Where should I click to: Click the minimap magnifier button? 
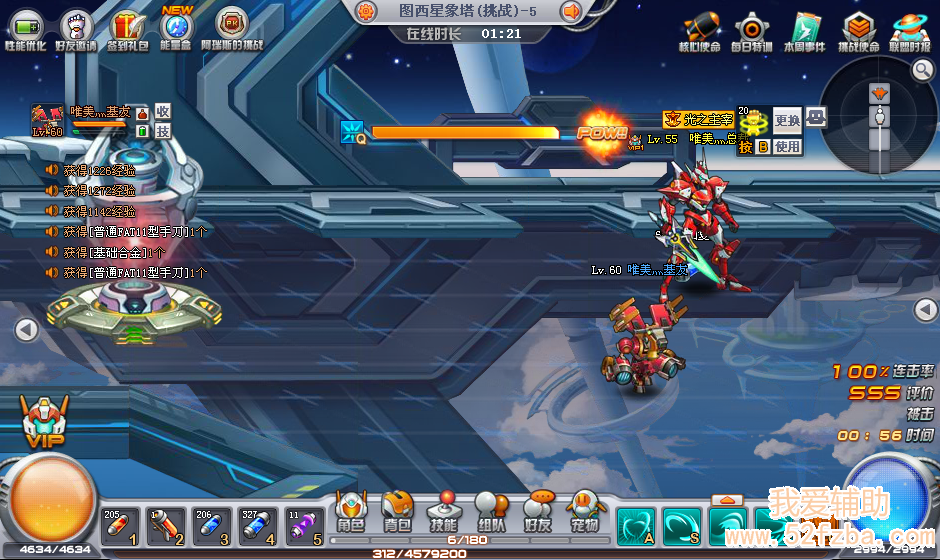tap(922, 69)
